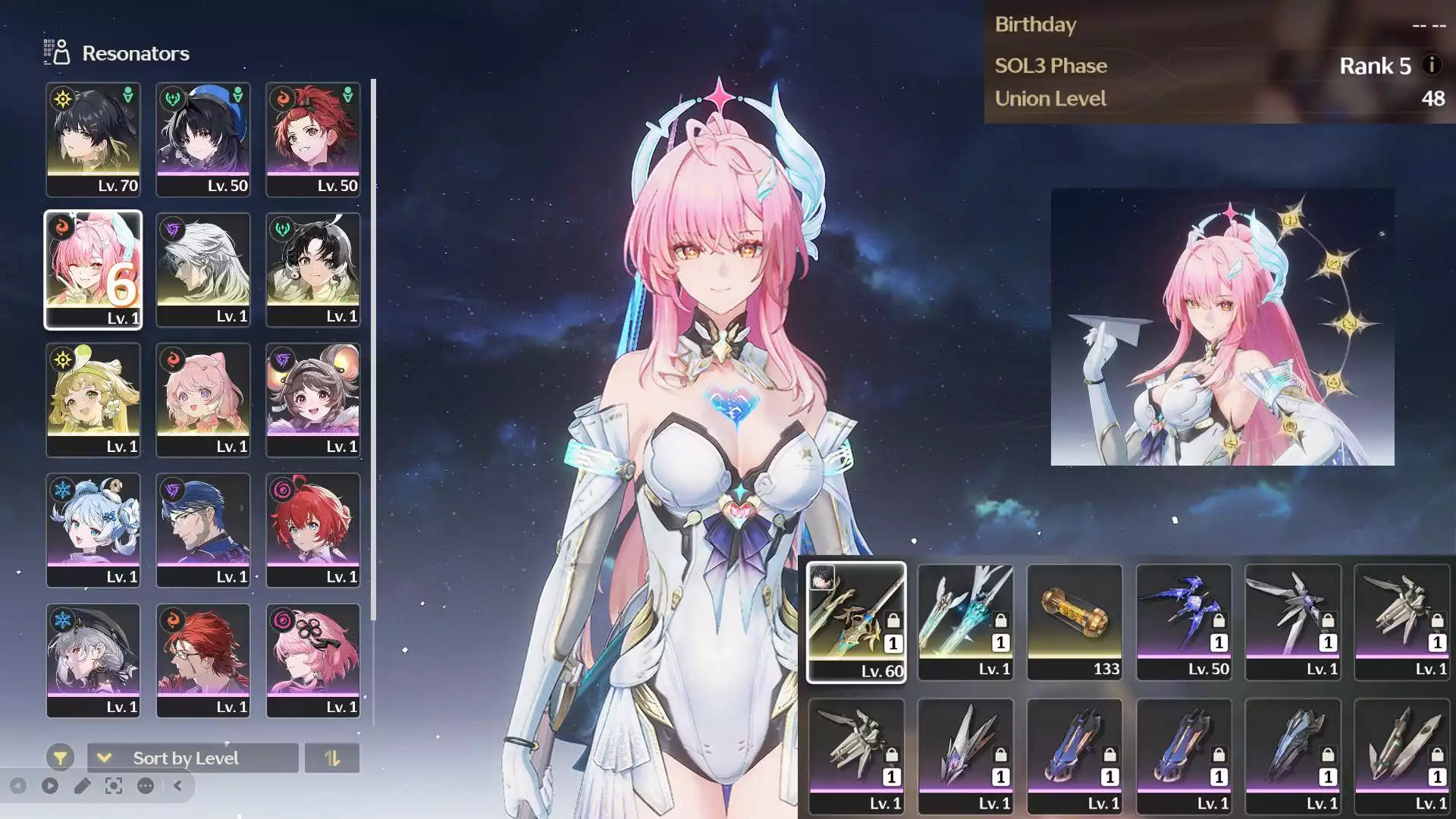Click the forward playback arrow icon
The height and width of the screenshot is (819, 1456).
(50, 786)
